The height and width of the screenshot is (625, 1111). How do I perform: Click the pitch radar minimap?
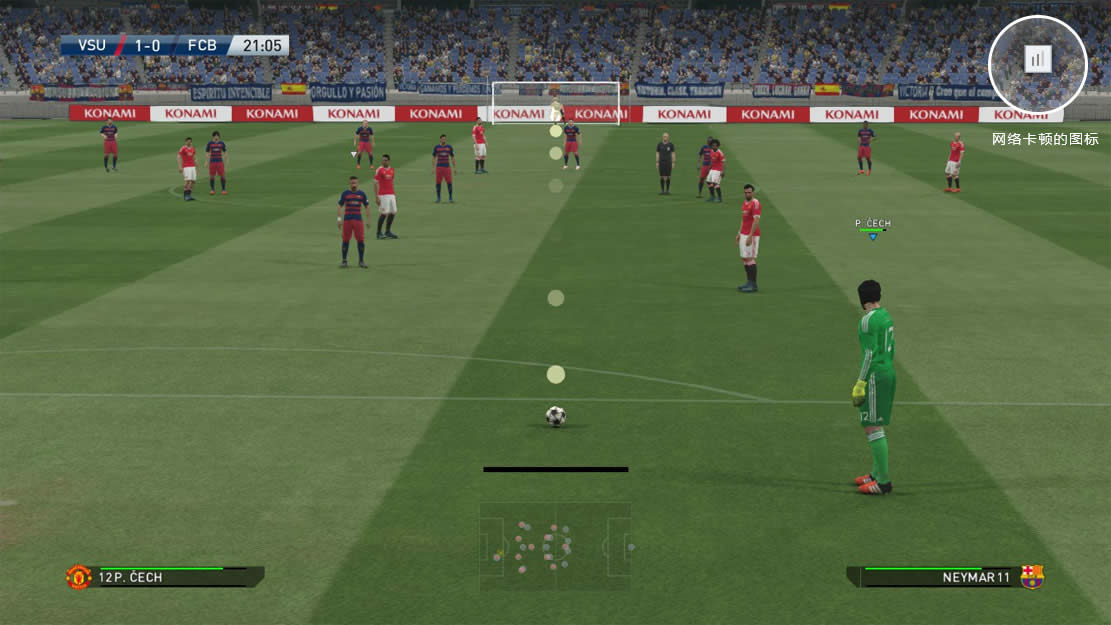[x=555, y=546]
